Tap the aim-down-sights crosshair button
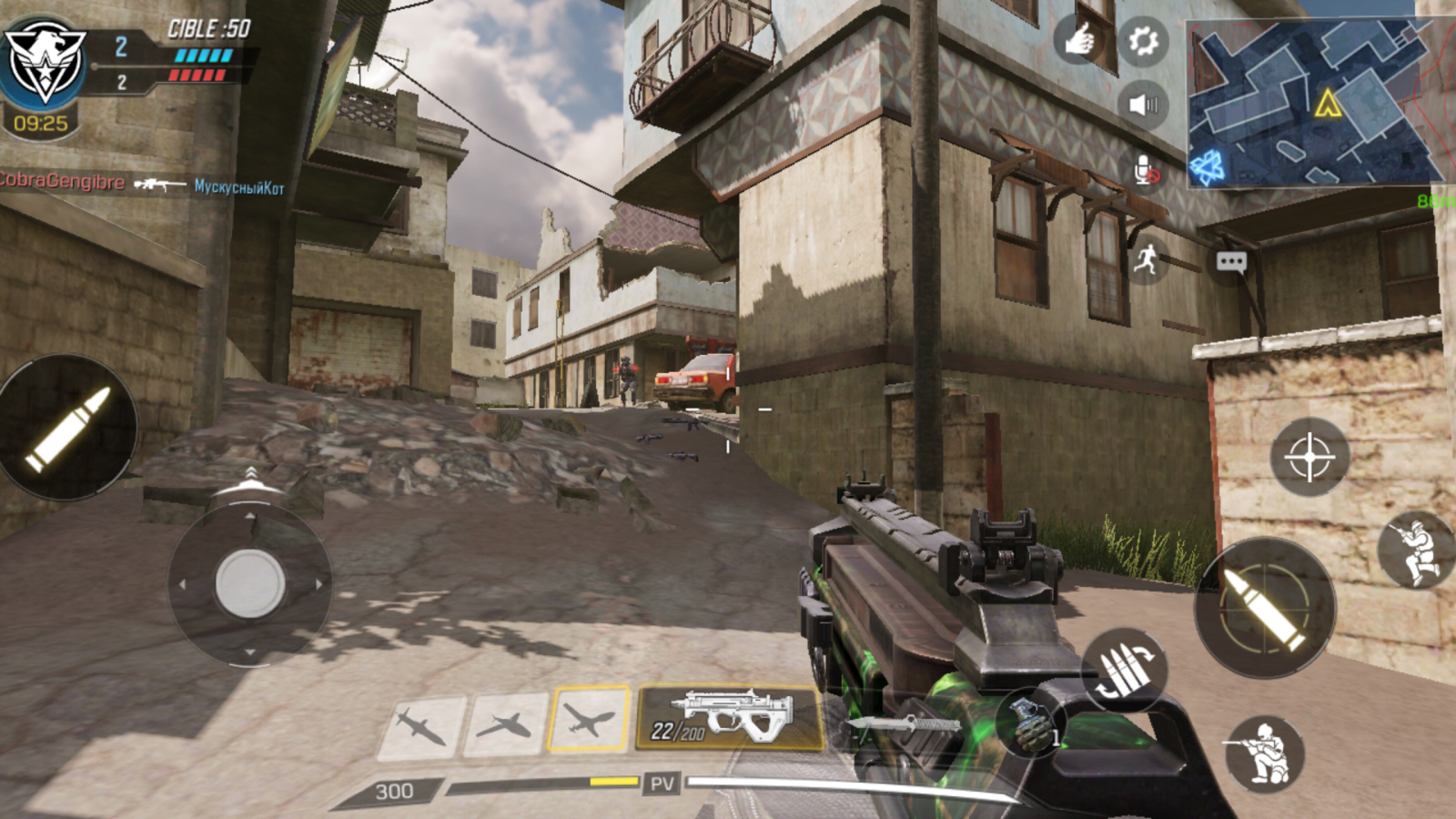The height and width of the screenshot is (819, 1456). [1309, 456]
